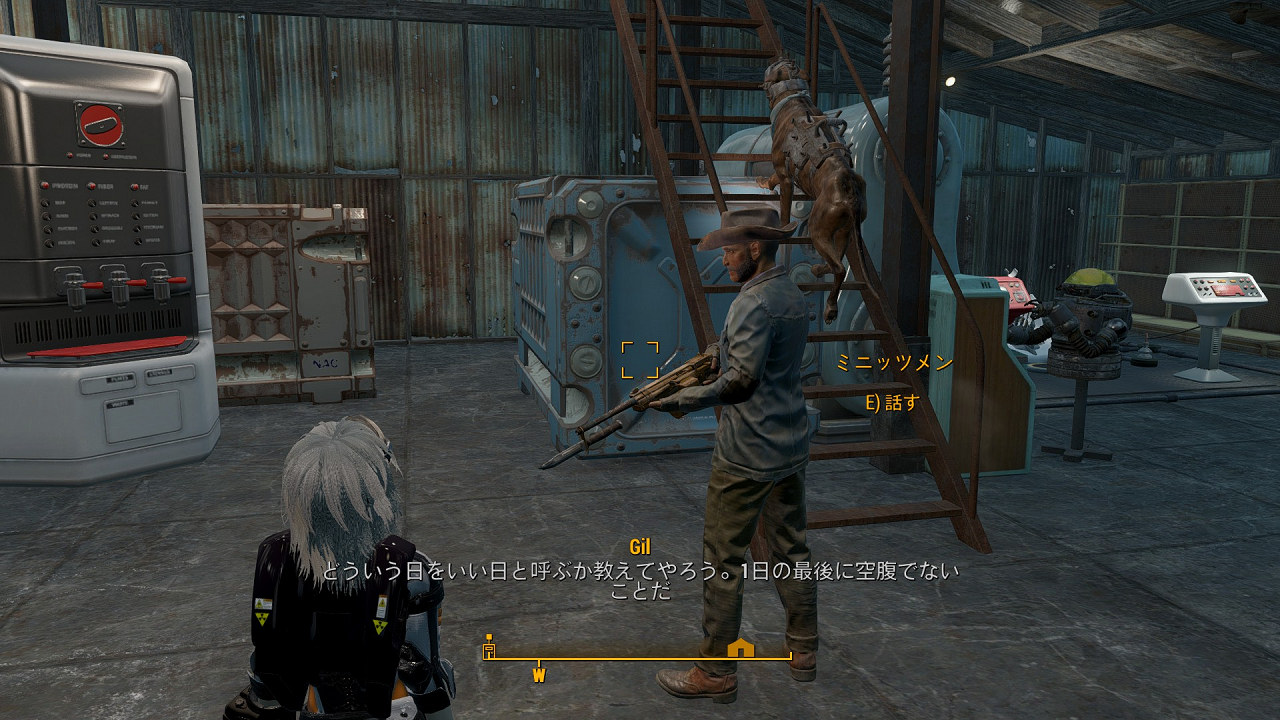Select the quest marker icon at the compass's left end
The image size is (1280, 720).
point(489,647)
